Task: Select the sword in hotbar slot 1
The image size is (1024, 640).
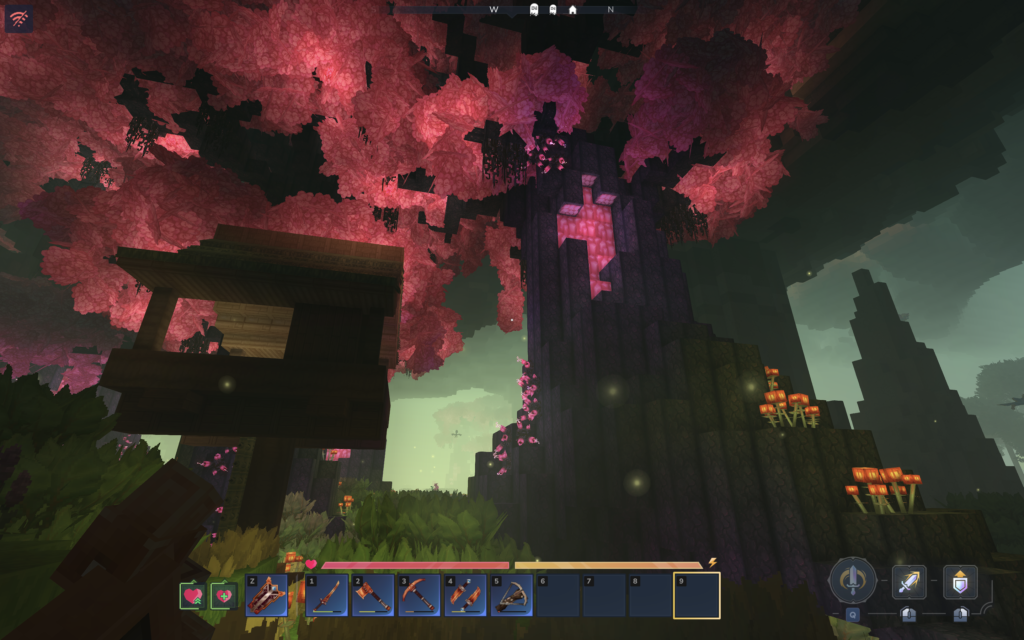Action: click(x=327, y=596)
